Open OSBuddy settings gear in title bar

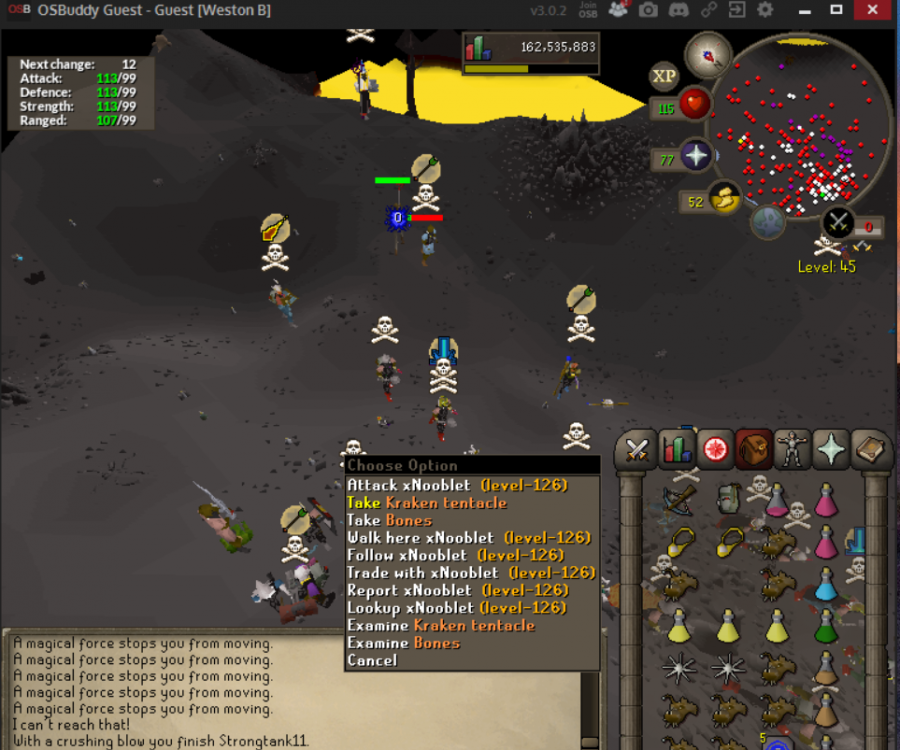pos(765,10)
